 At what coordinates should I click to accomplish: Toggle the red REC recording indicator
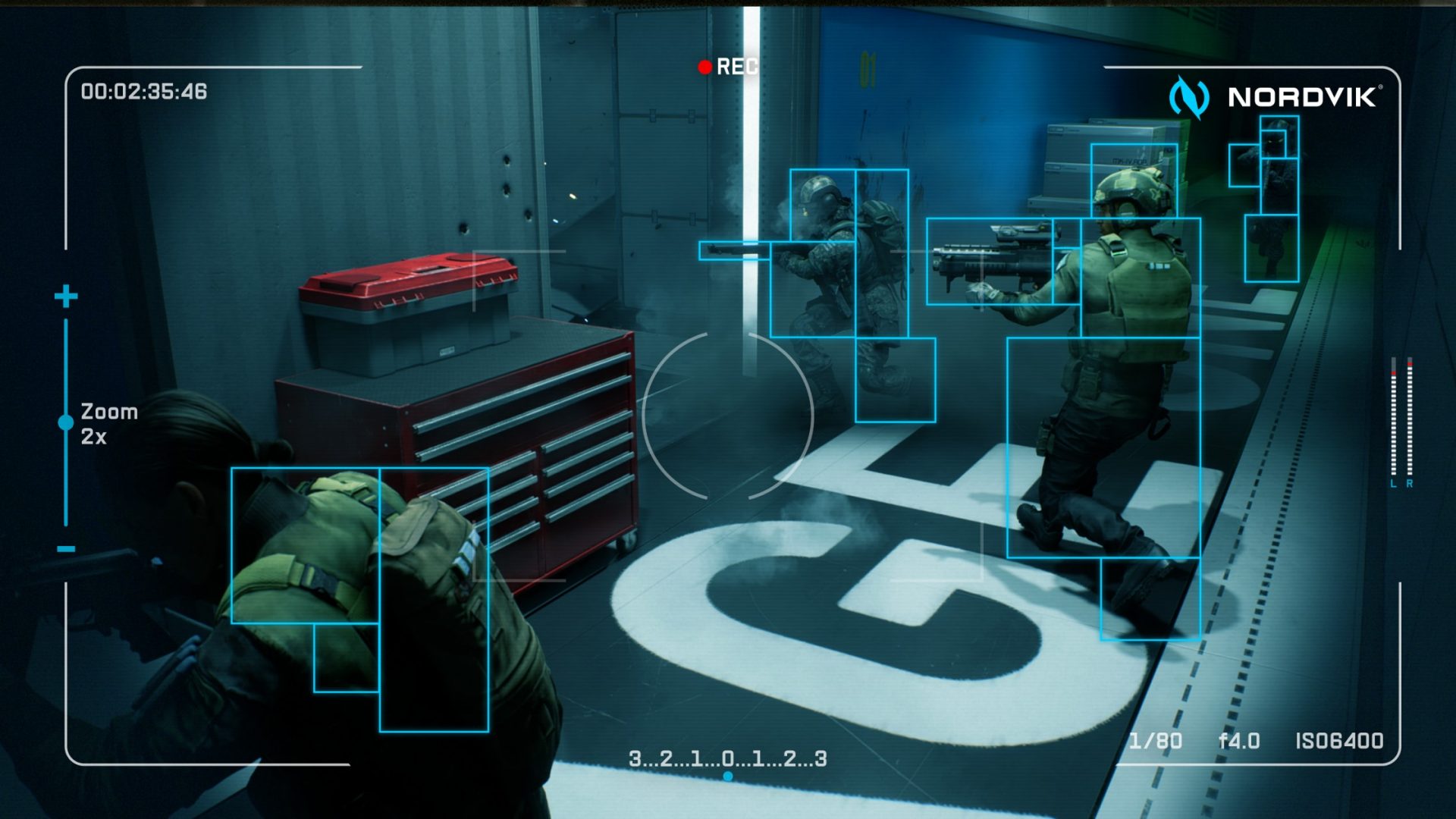[704, 67]
